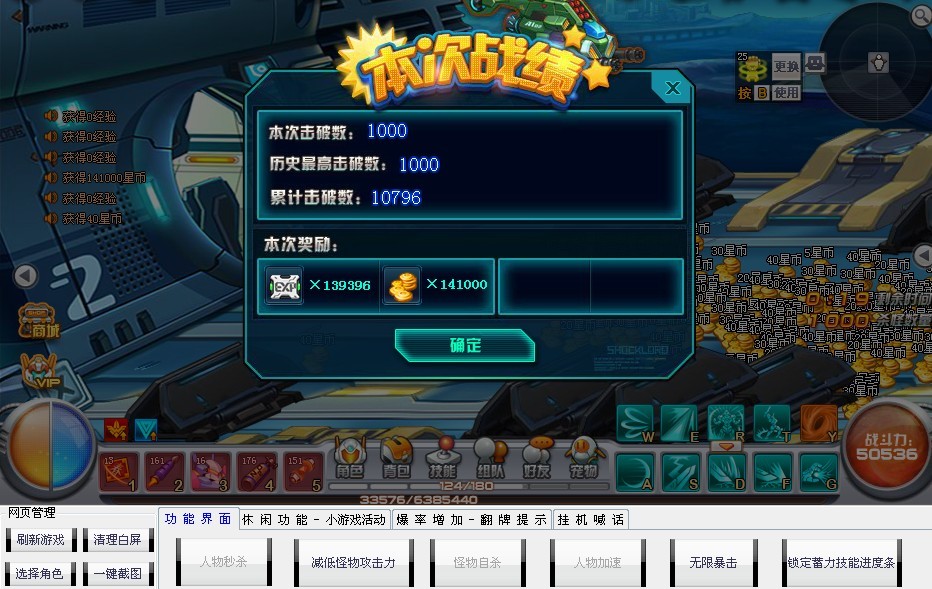Click the 更换 swap button
Viewport: 932px width, 589px height.
point(786,67)
